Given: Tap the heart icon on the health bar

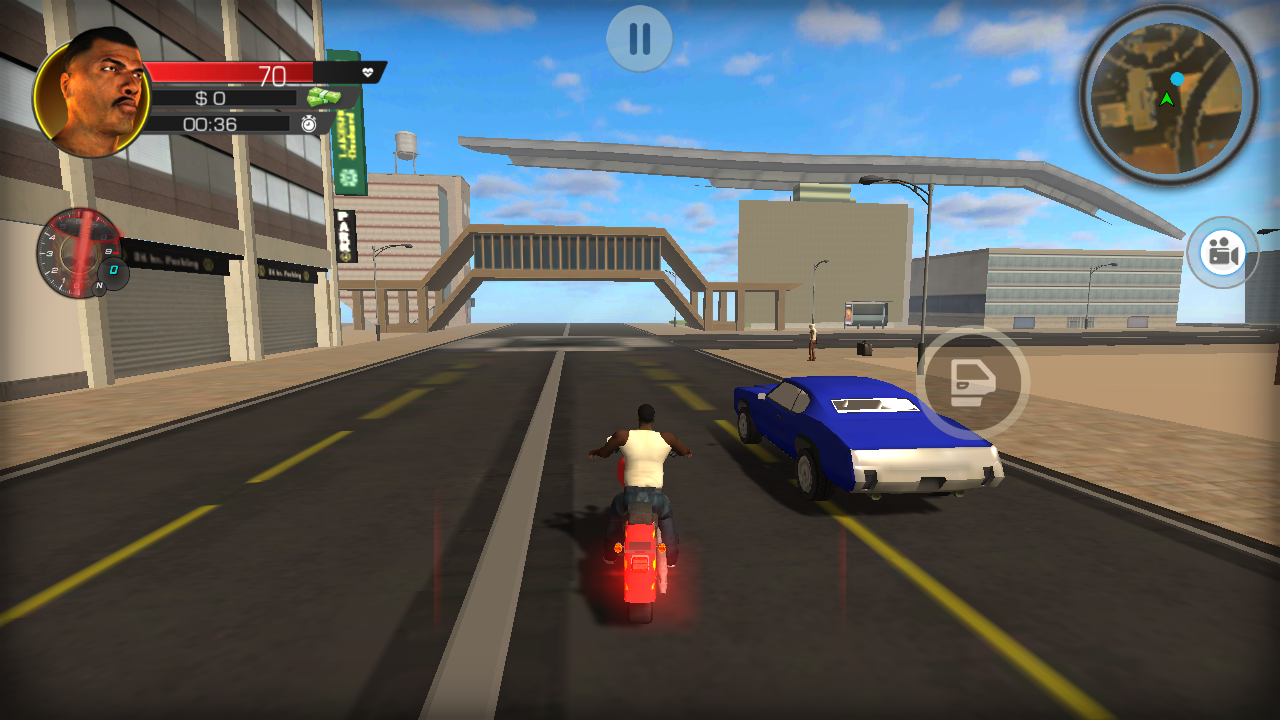Looking at the screenshot, I should [368, 72].
